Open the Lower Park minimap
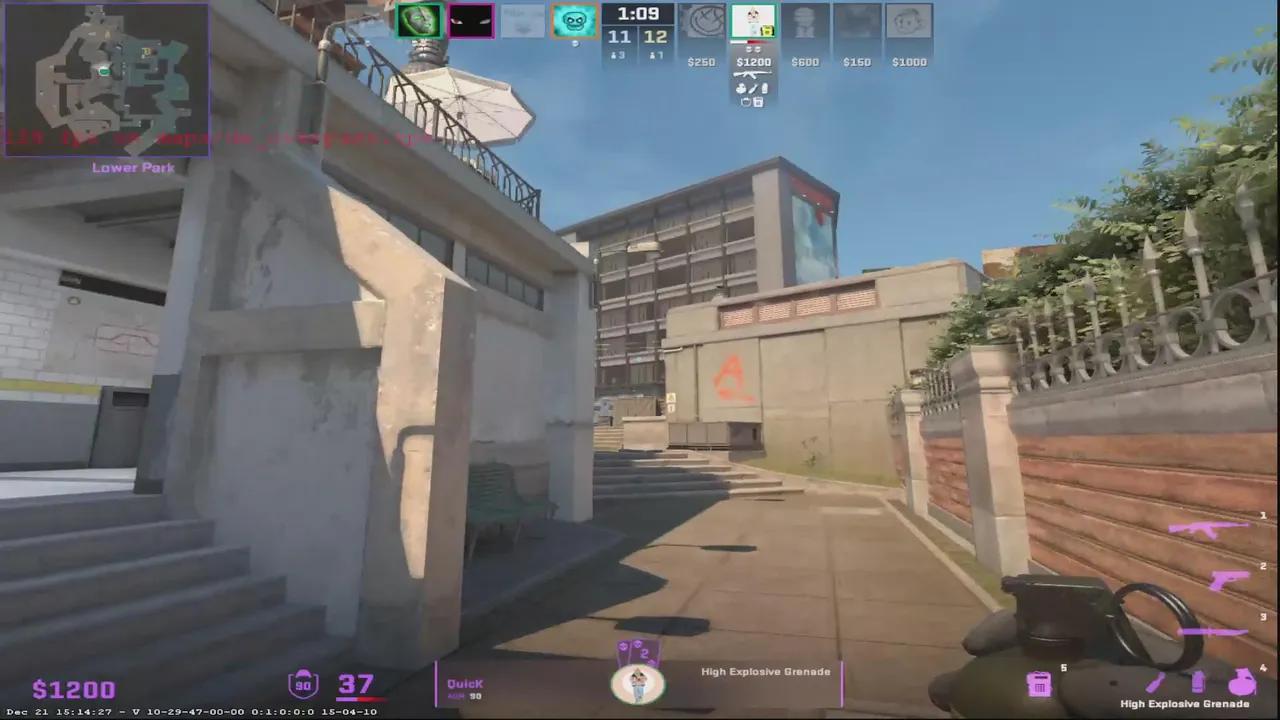 point(107,80)
